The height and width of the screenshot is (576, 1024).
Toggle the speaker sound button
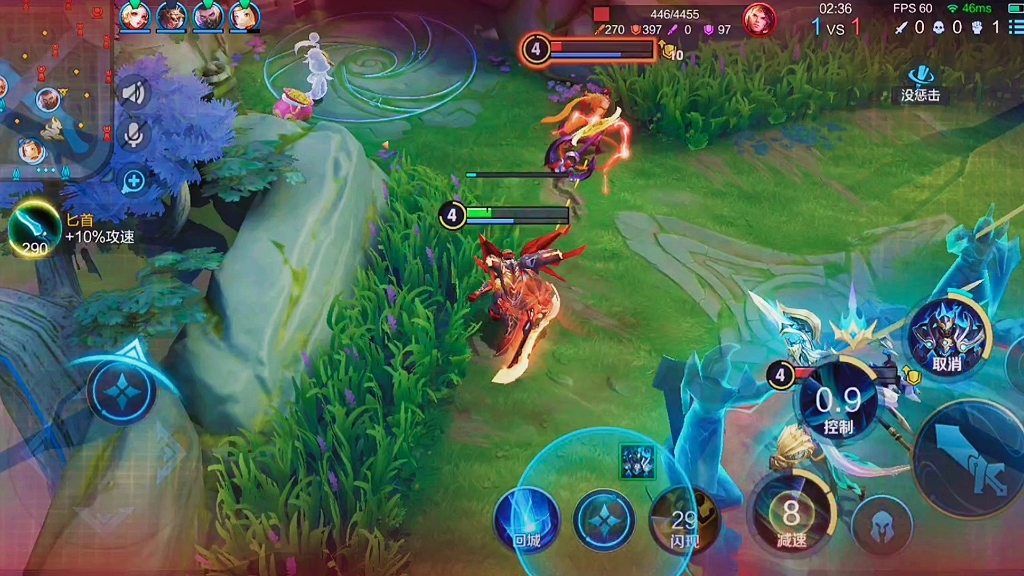pyautogui.click(x=133, y=94)
